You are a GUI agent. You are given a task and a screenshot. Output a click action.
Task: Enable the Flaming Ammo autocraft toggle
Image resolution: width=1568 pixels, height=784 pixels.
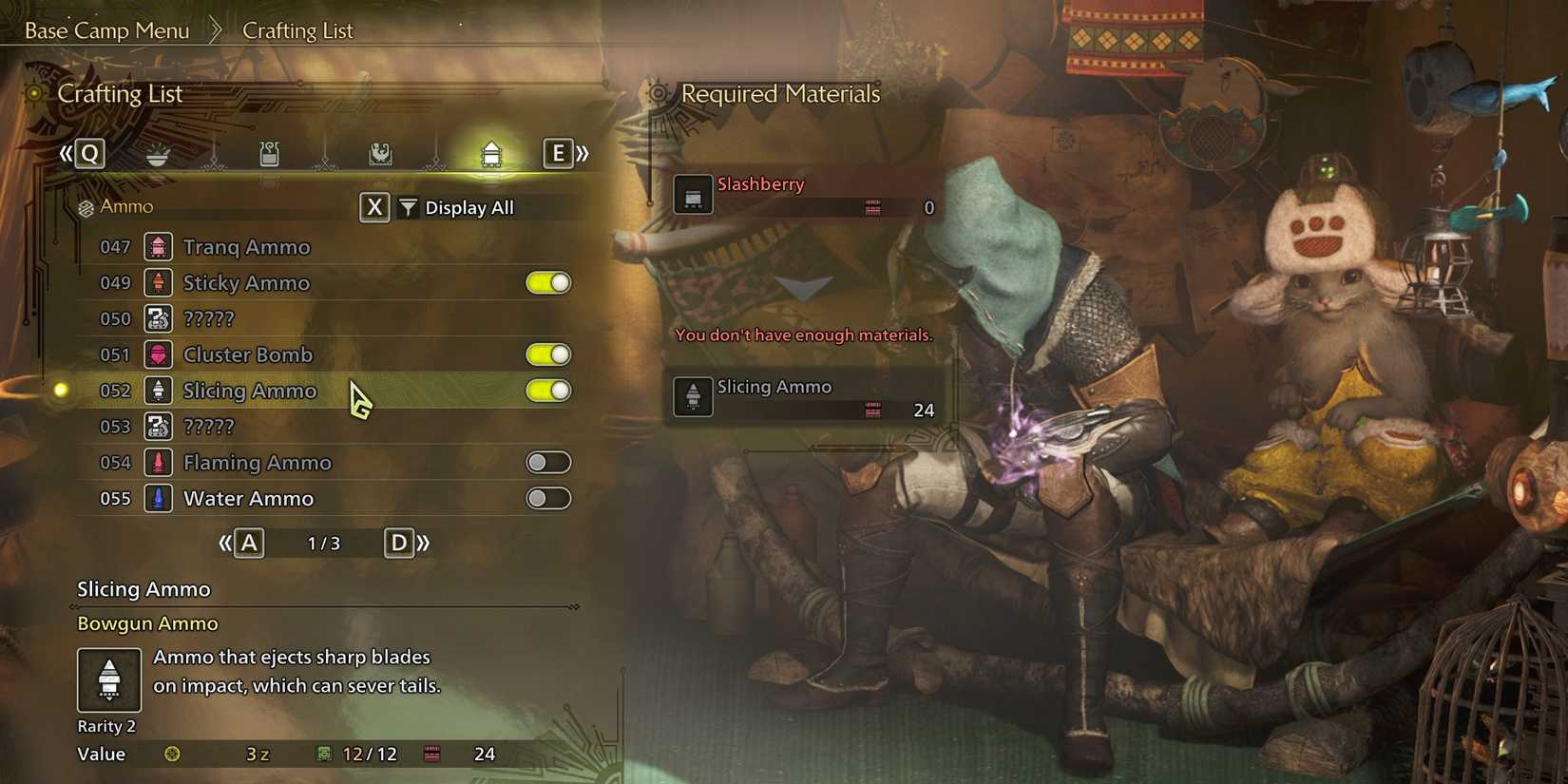click(x=548, y=462)
